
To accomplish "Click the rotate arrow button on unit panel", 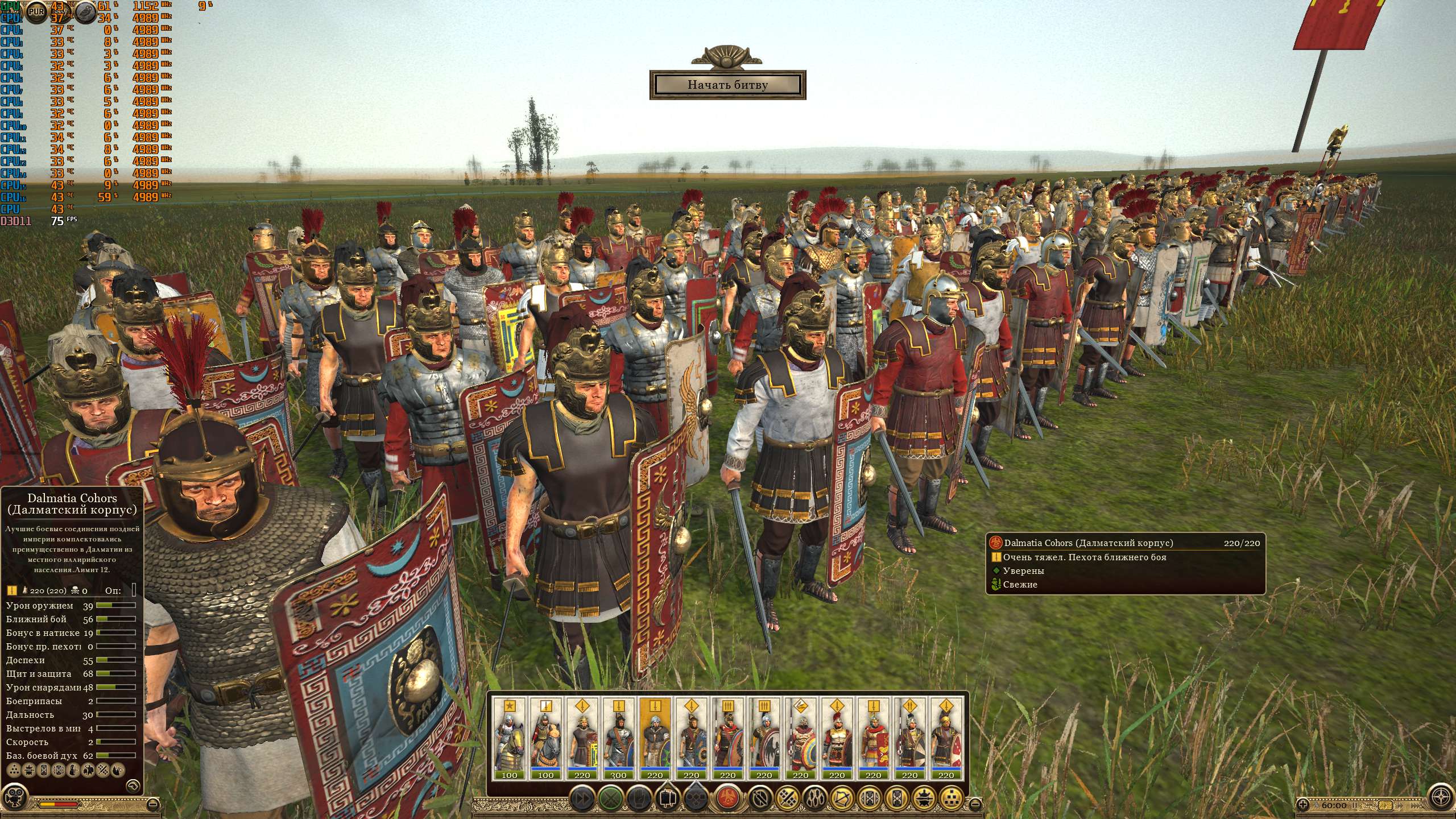I will [x=133, y=785].
